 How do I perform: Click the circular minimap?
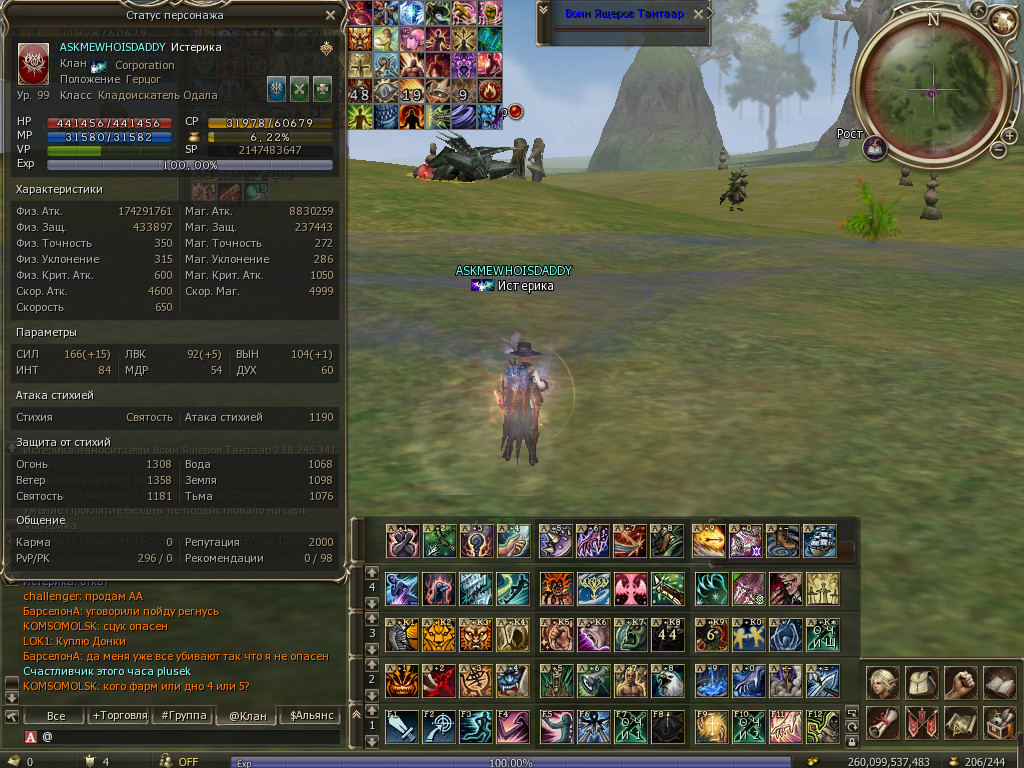point(931,92)
